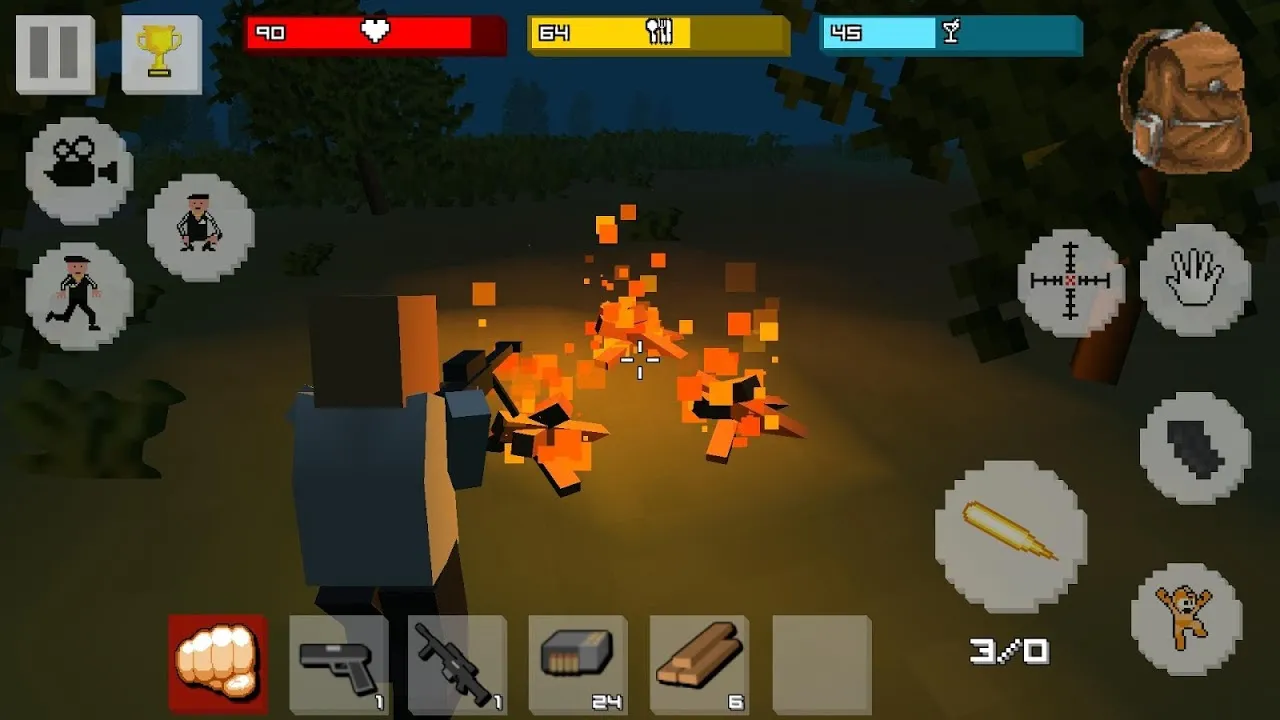Screen dimensions: 1280x720
Task: Aim using the crosshair scope button
Action: pyautogui.click(x=1071, y=282)
